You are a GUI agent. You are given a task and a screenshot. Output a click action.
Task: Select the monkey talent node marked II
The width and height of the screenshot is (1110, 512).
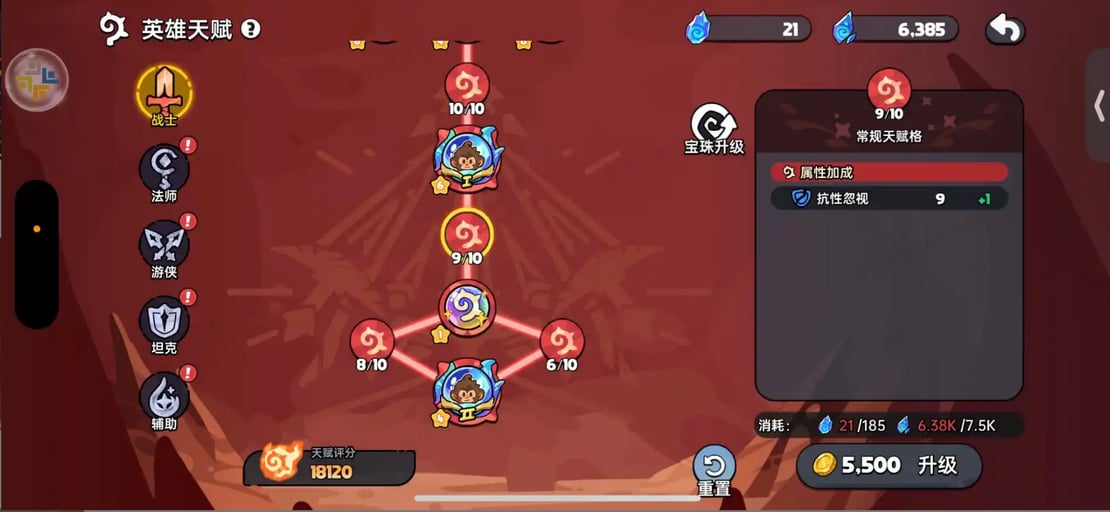pos(467,390)
